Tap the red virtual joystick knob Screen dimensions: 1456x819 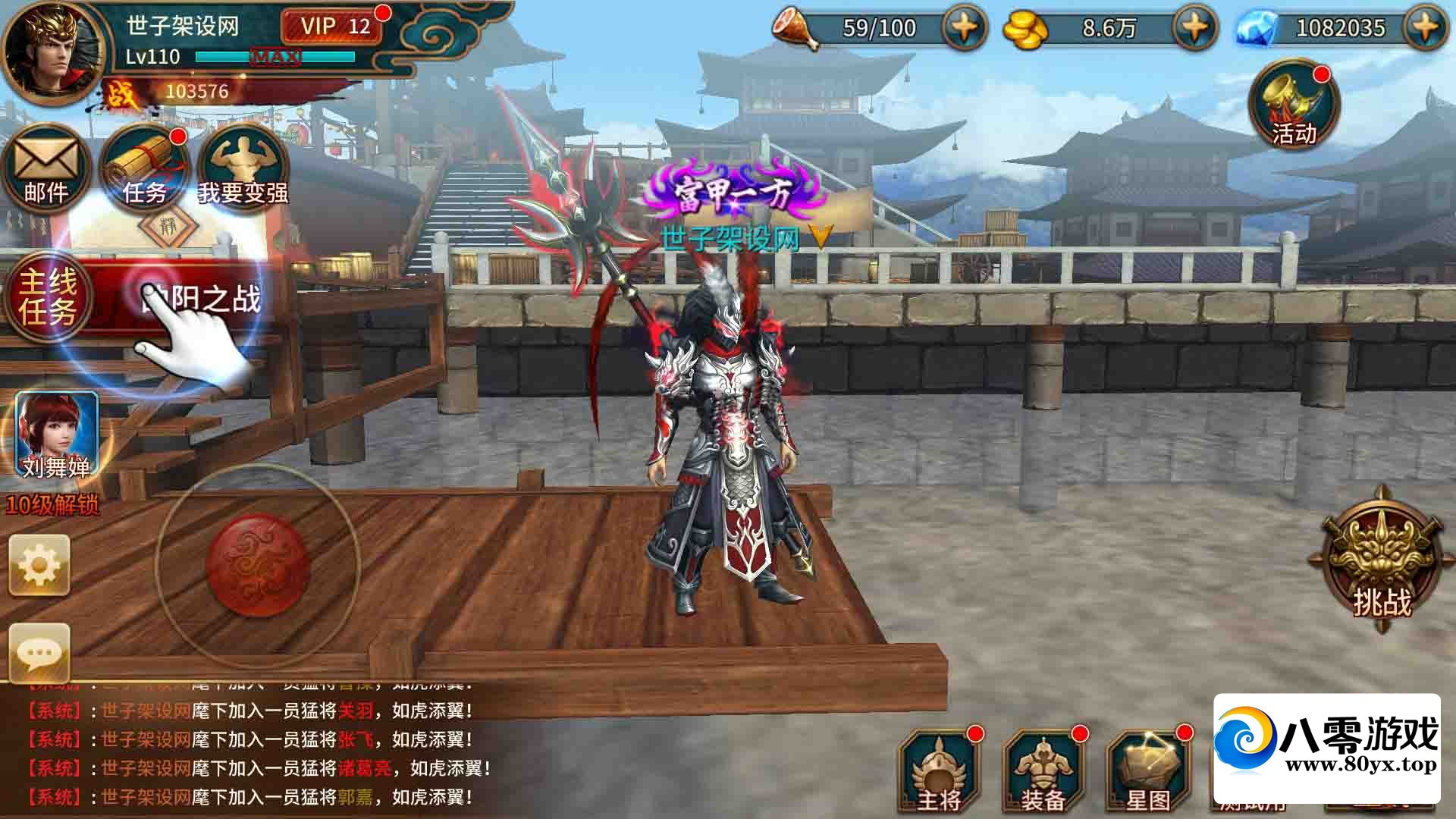pyautogui.click(x=258, y=565)
